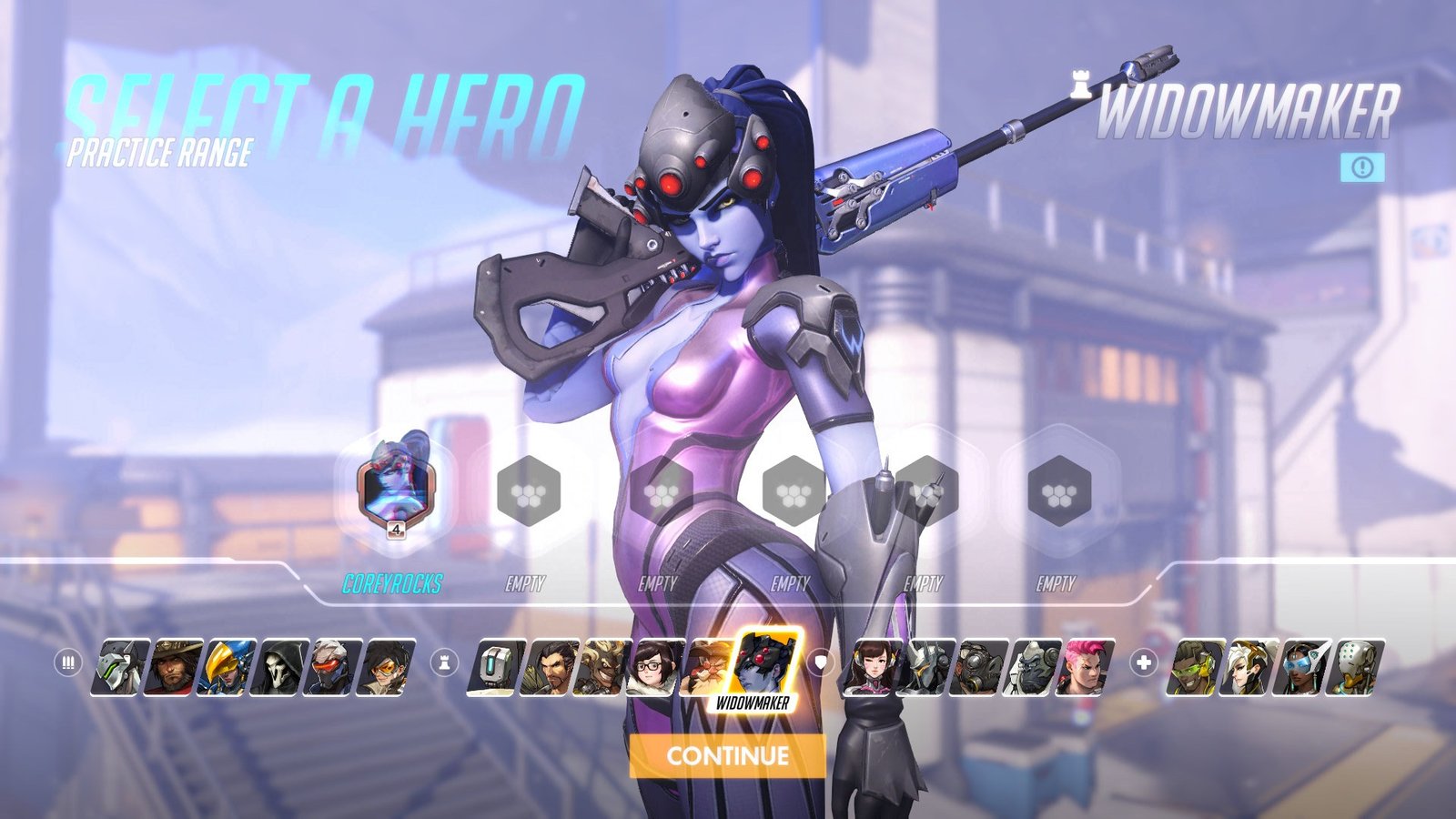This screenshot has width=1456, height=819.
Task: Choose McCree from the hero roster
Action: click(175, 667)
